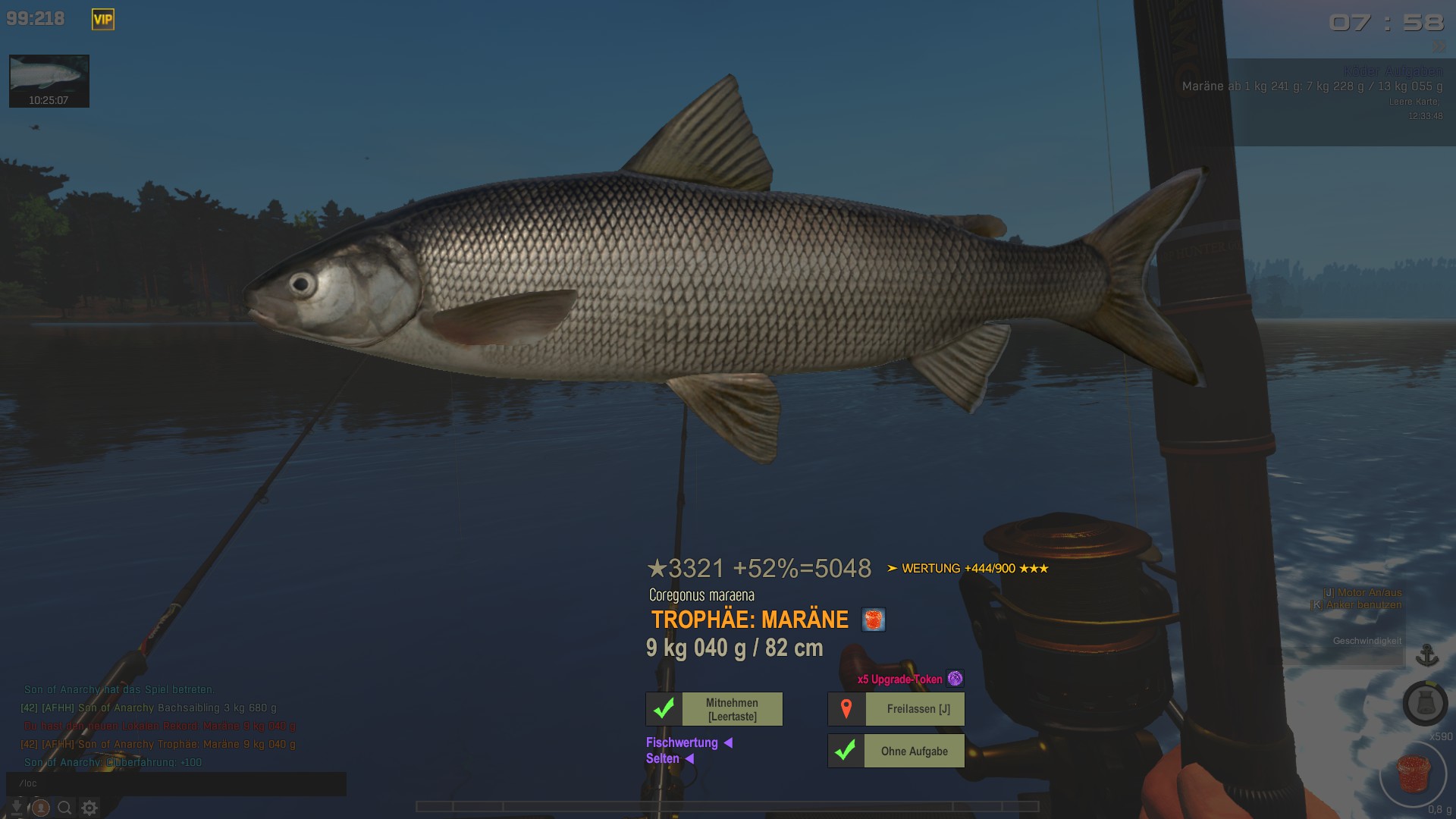This screenshot has height=819, width=1456.
Task: Open the keepnet icon above the bait
Action: (1425, 703)
